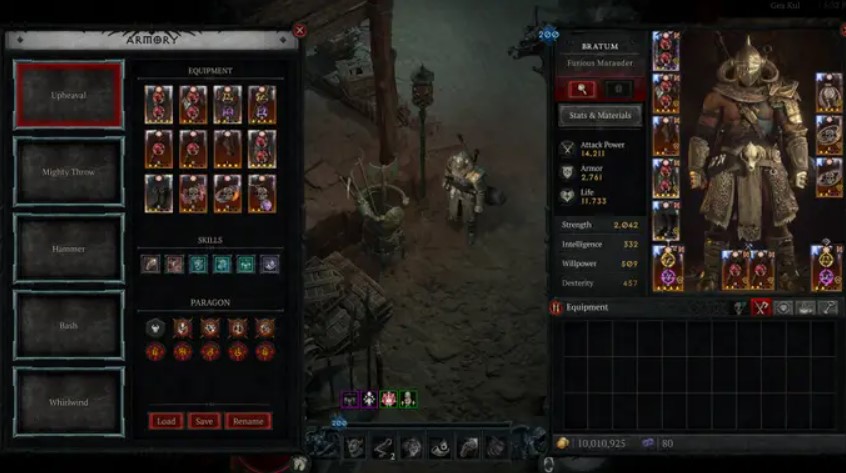
Task: Click the first skill icon in the Armory
Action: tap(151, 264)
